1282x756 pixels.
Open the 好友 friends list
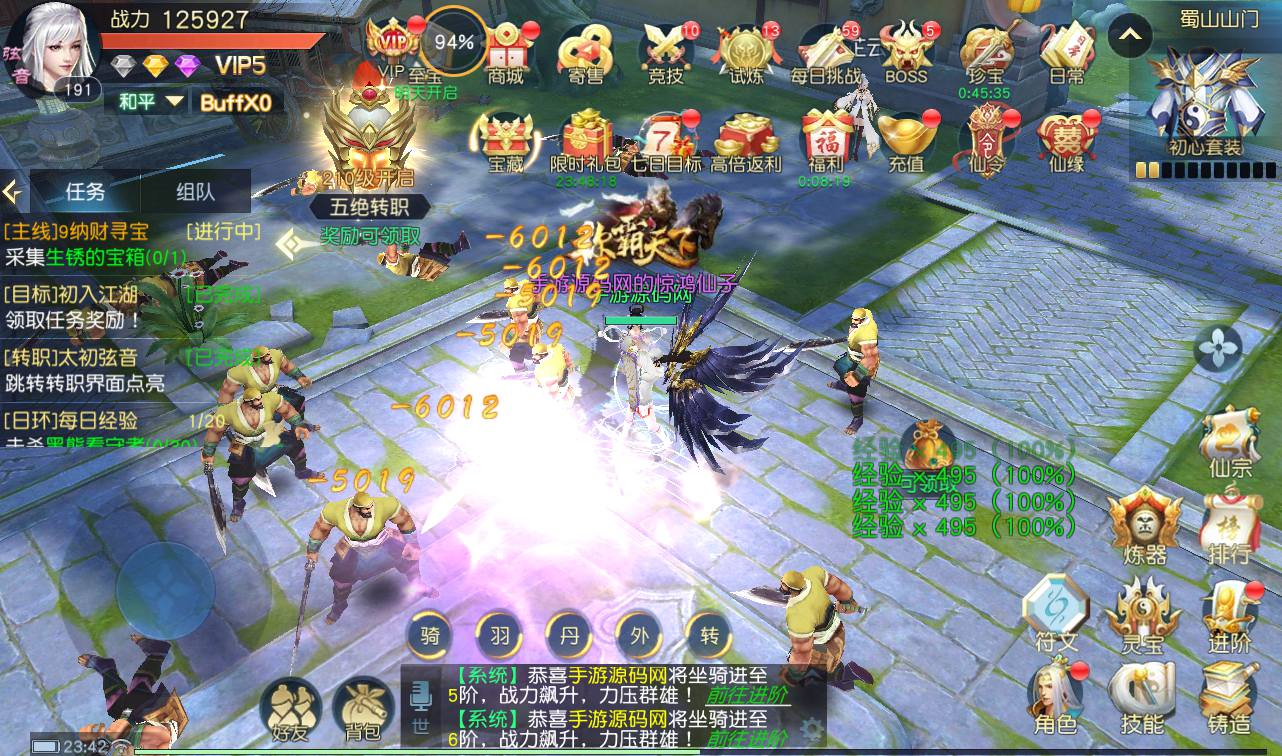(x=290, y=708)
